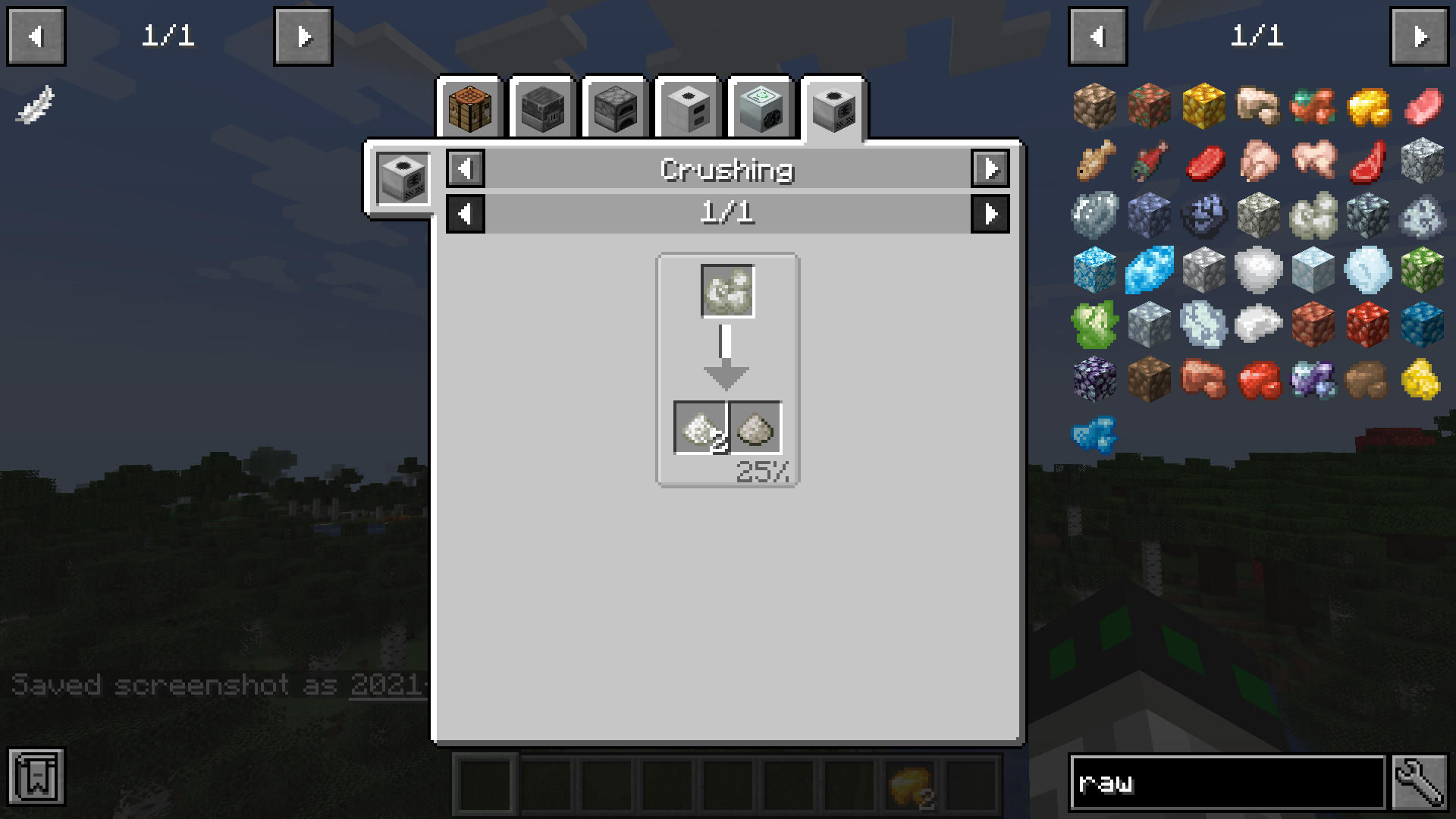Select the feather bookmark icon

[35, 105]
